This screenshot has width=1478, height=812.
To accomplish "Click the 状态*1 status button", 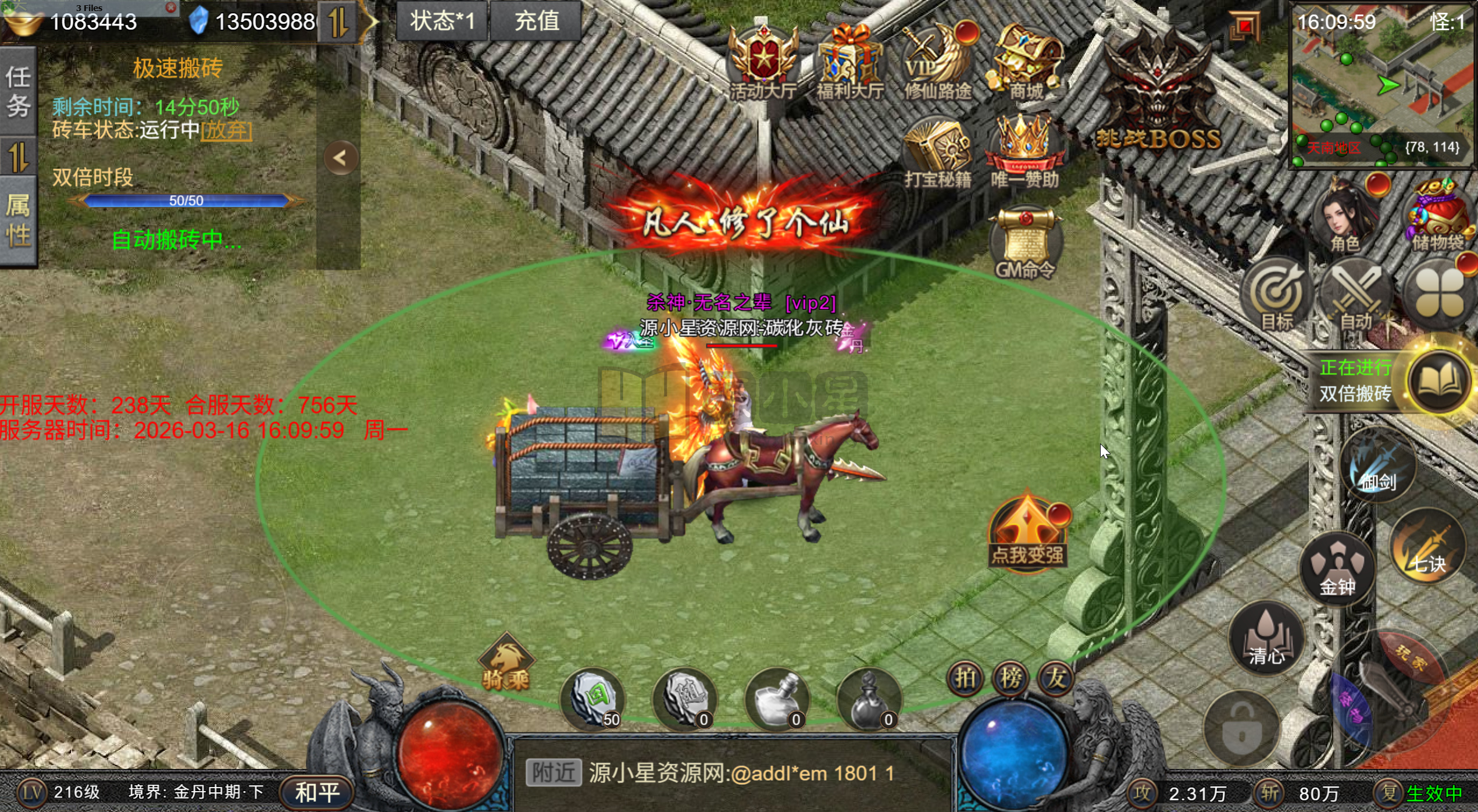I will [x=442, y=22].
